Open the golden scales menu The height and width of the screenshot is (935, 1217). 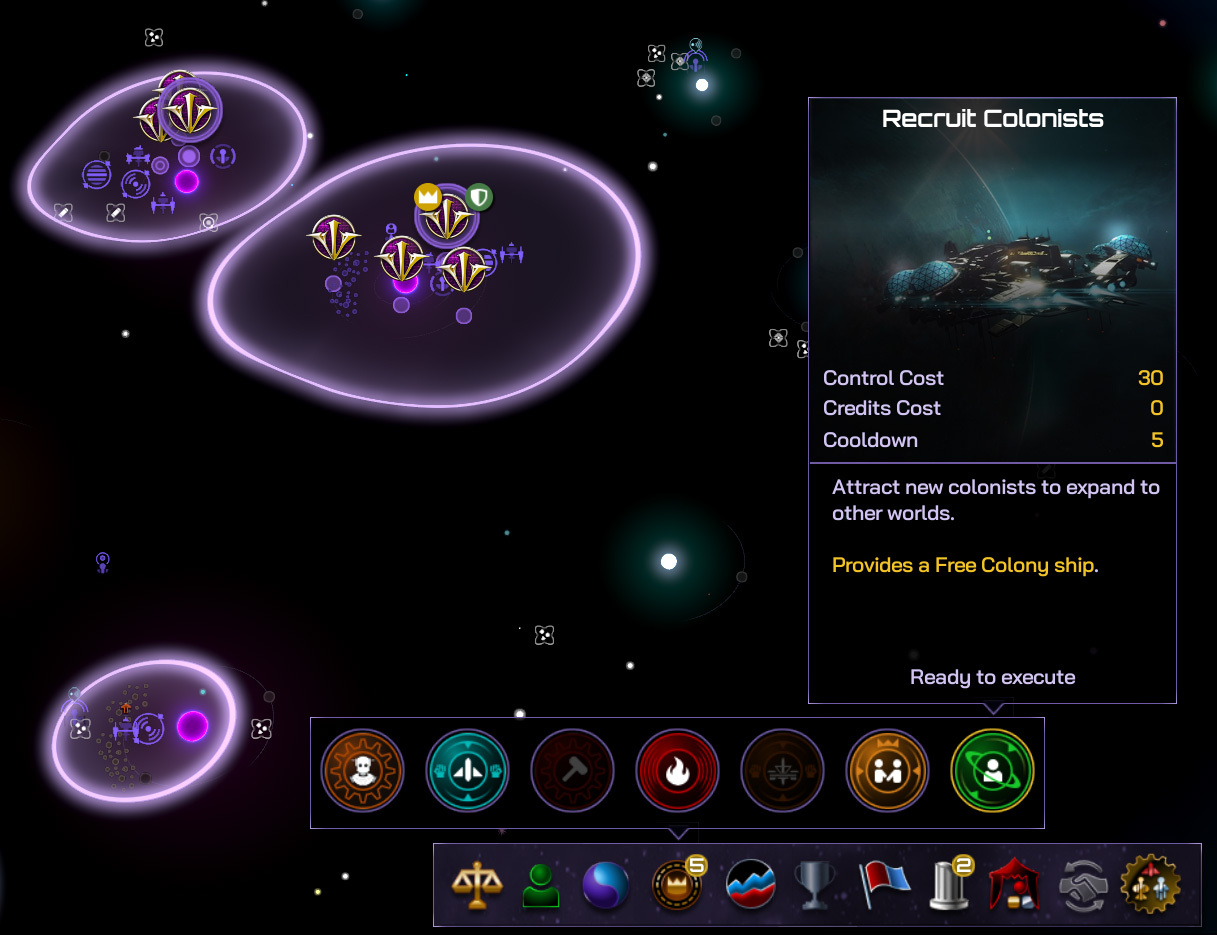(x=476, y=885)
